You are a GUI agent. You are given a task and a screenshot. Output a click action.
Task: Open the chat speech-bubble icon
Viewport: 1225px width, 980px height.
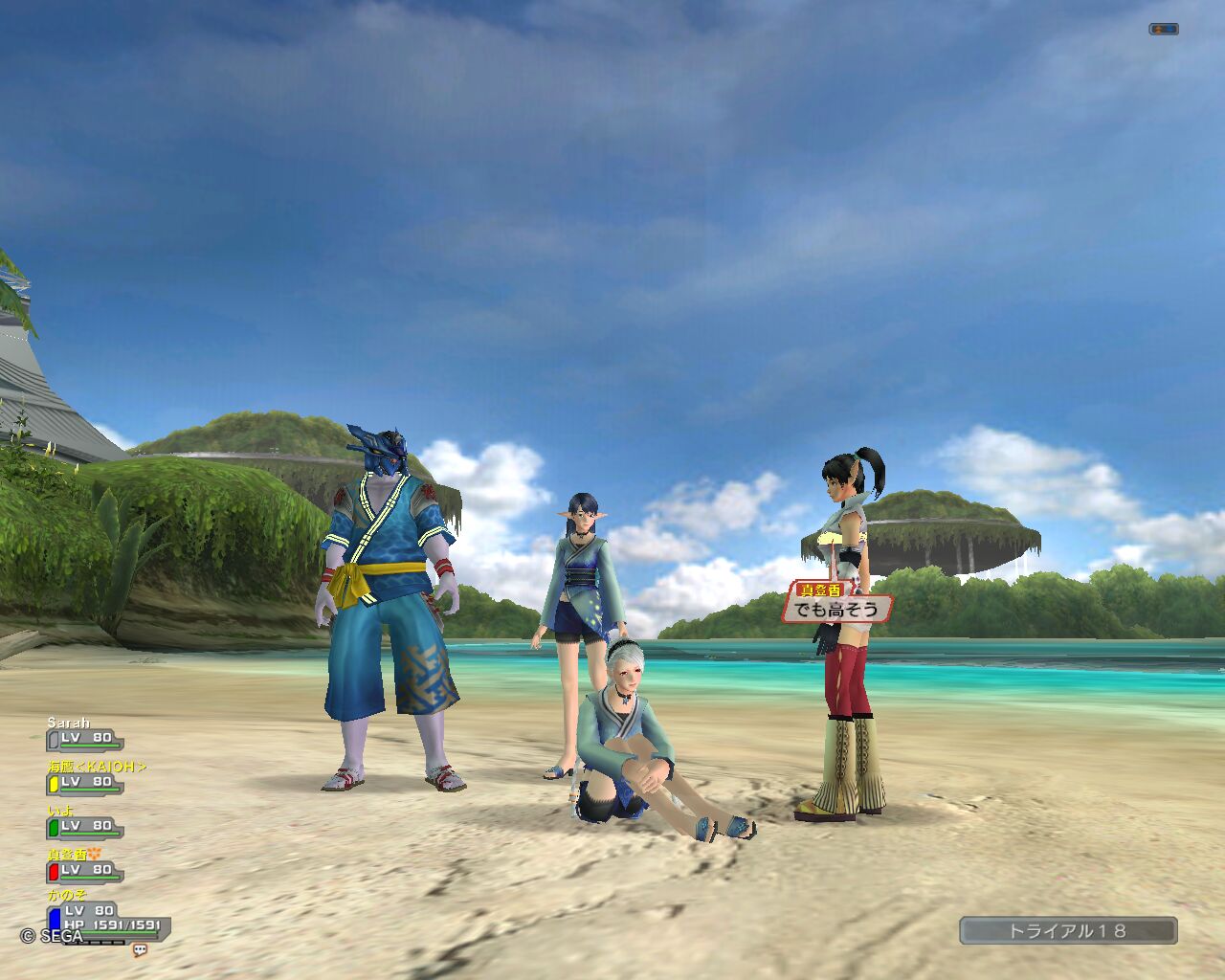point(140,950)
